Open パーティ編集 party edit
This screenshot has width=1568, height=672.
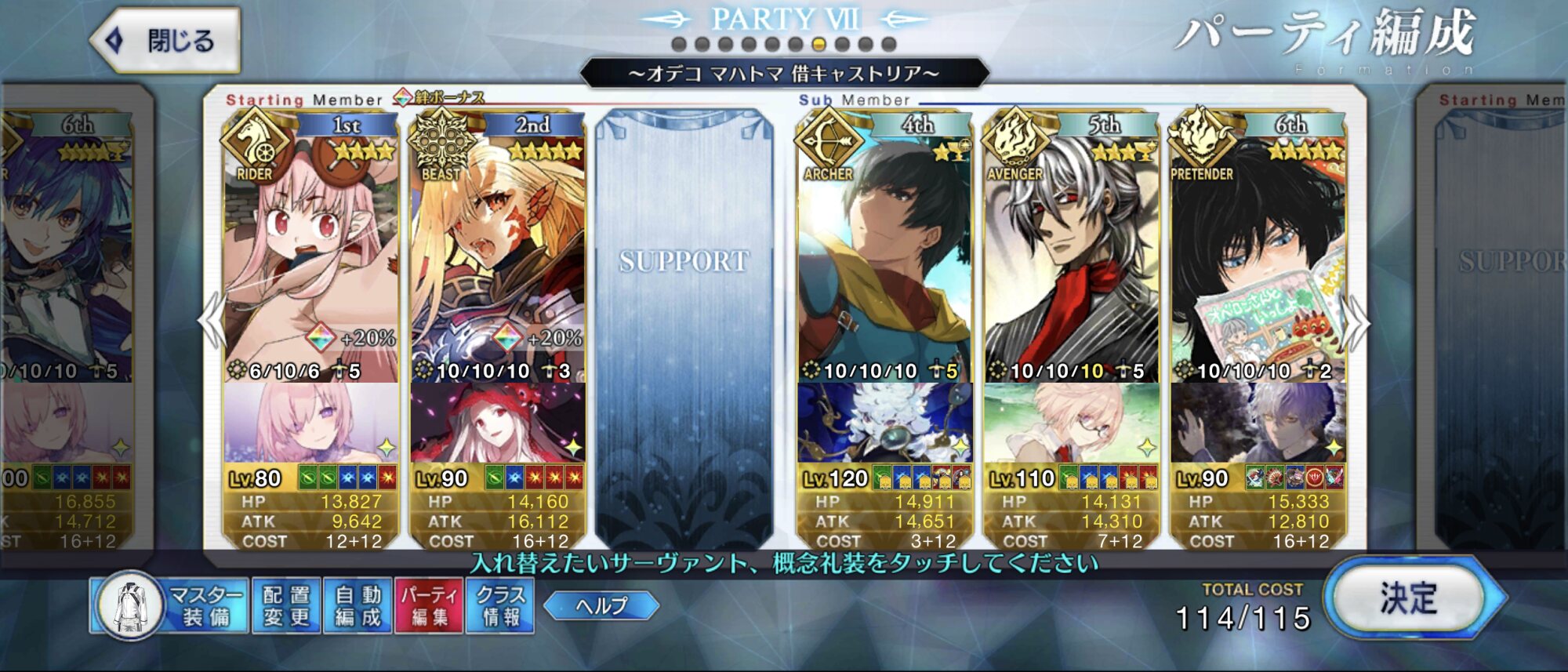coord(430,606)
